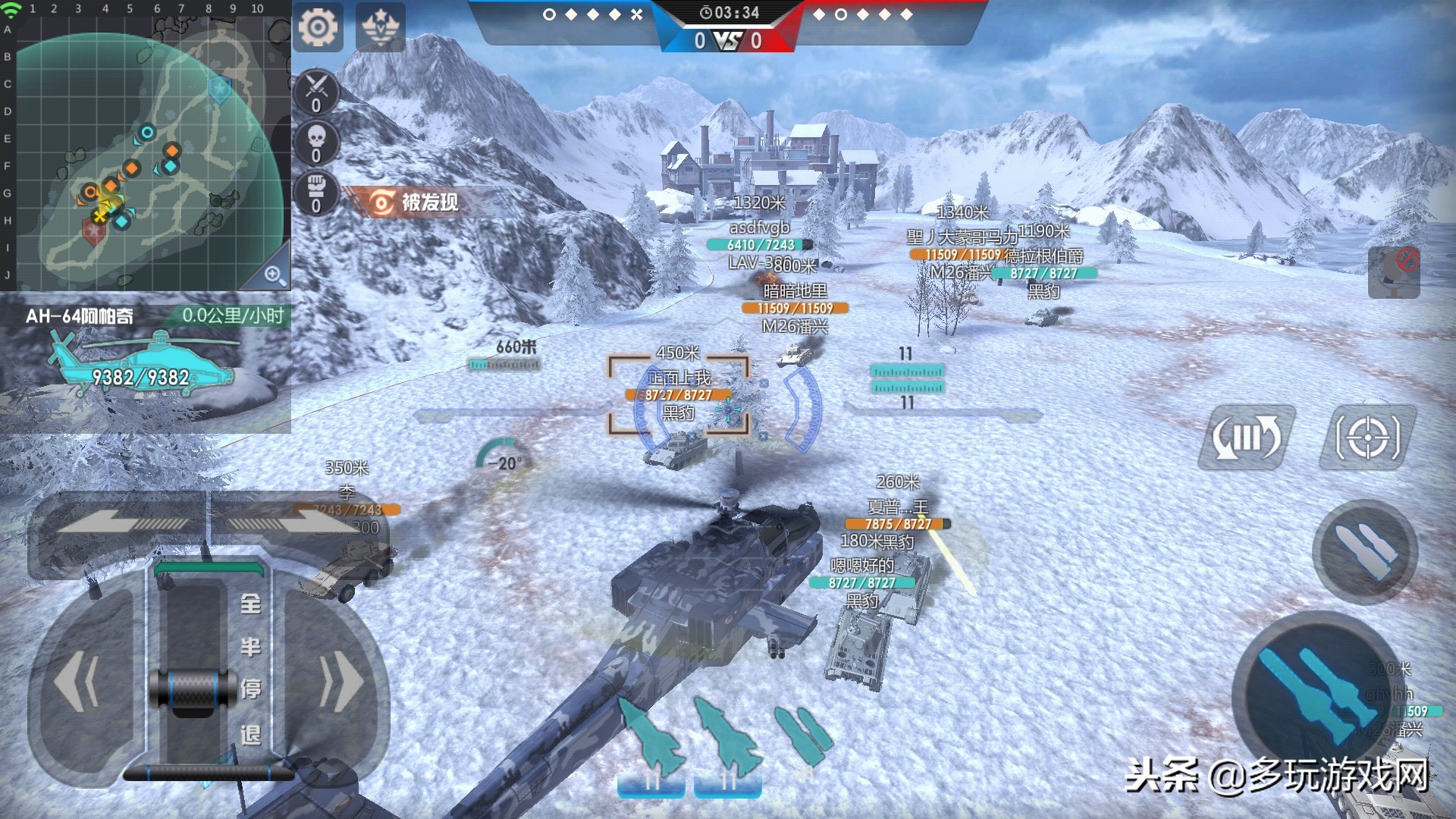
Task: Turn the helicopter left with the arrow pad
Action: point(76,682)
